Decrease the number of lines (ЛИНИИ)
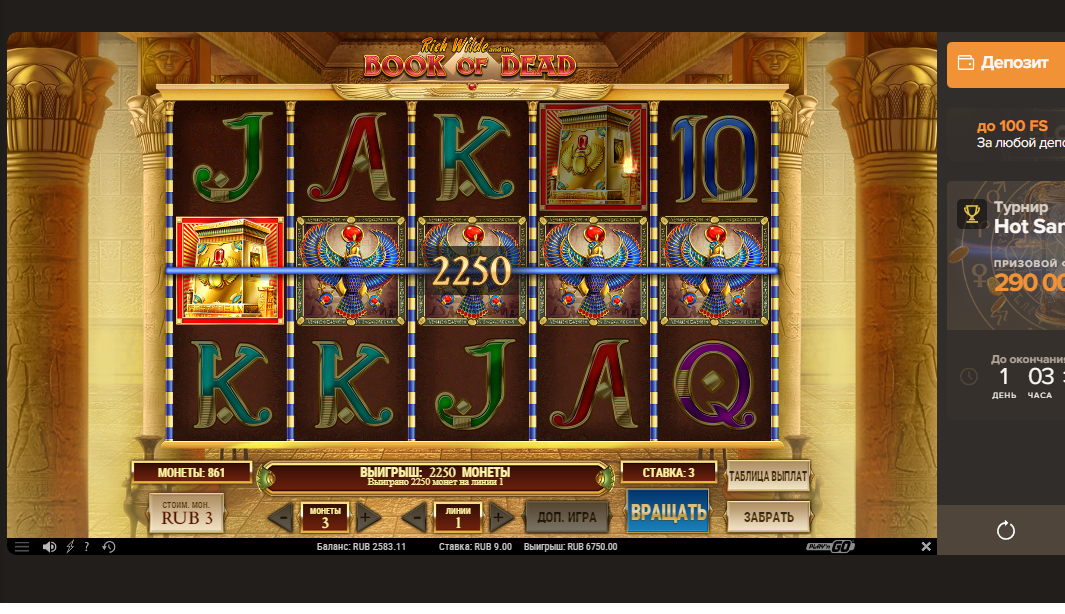1065x614 pixels. 415,518
